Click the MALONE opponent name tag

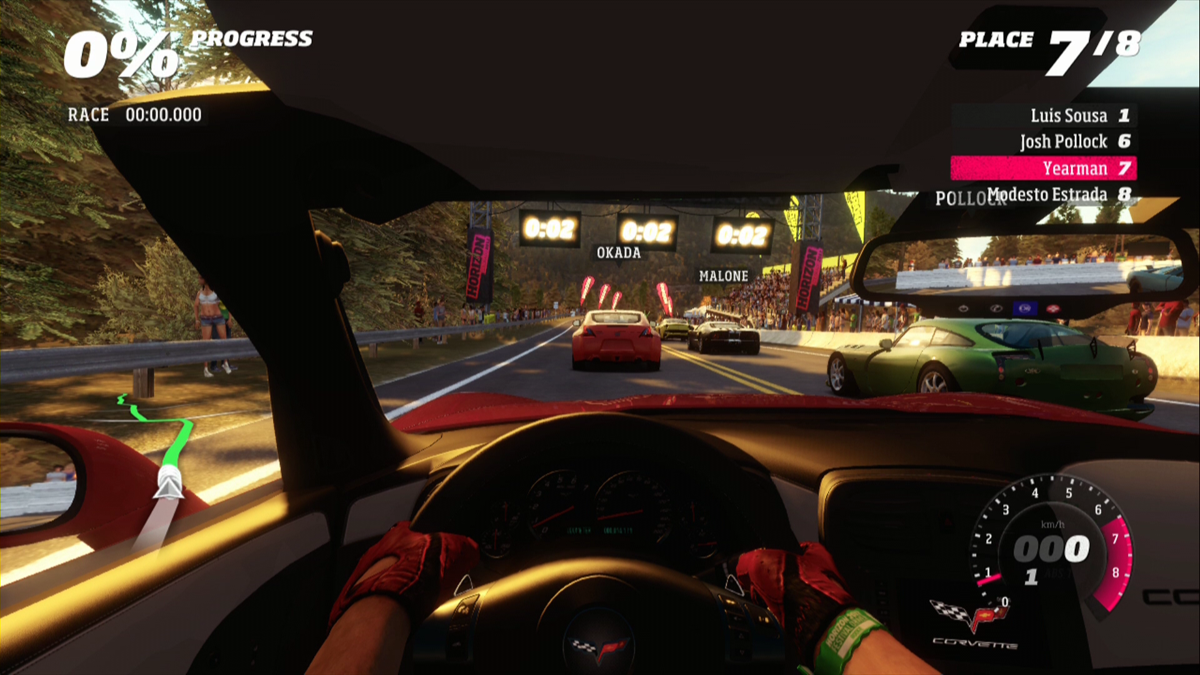(724, 276)
